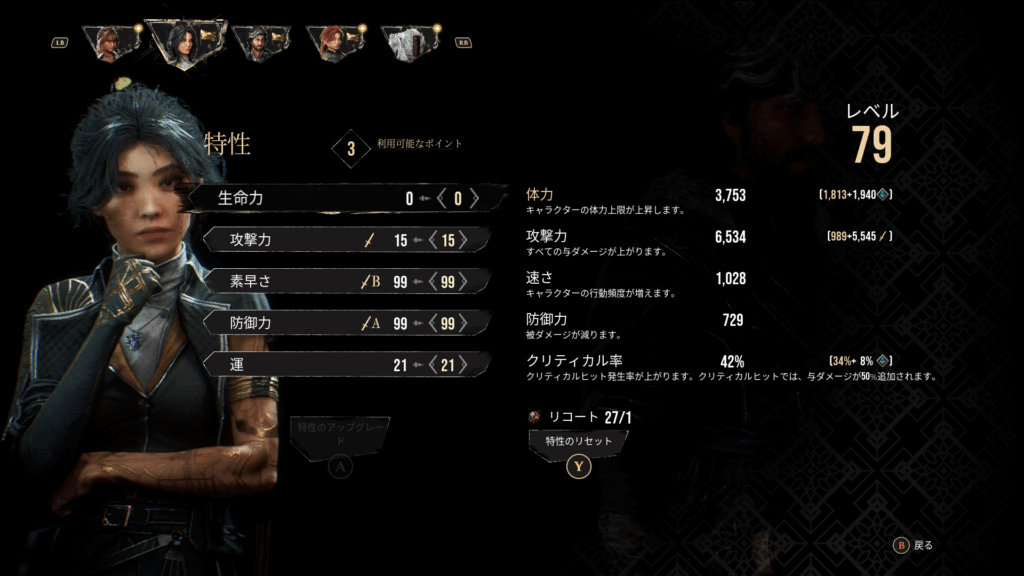Reduce 防御力 with its left arrow
Image resolution: width=1024 pixels, height=576 pixels.
431,323
